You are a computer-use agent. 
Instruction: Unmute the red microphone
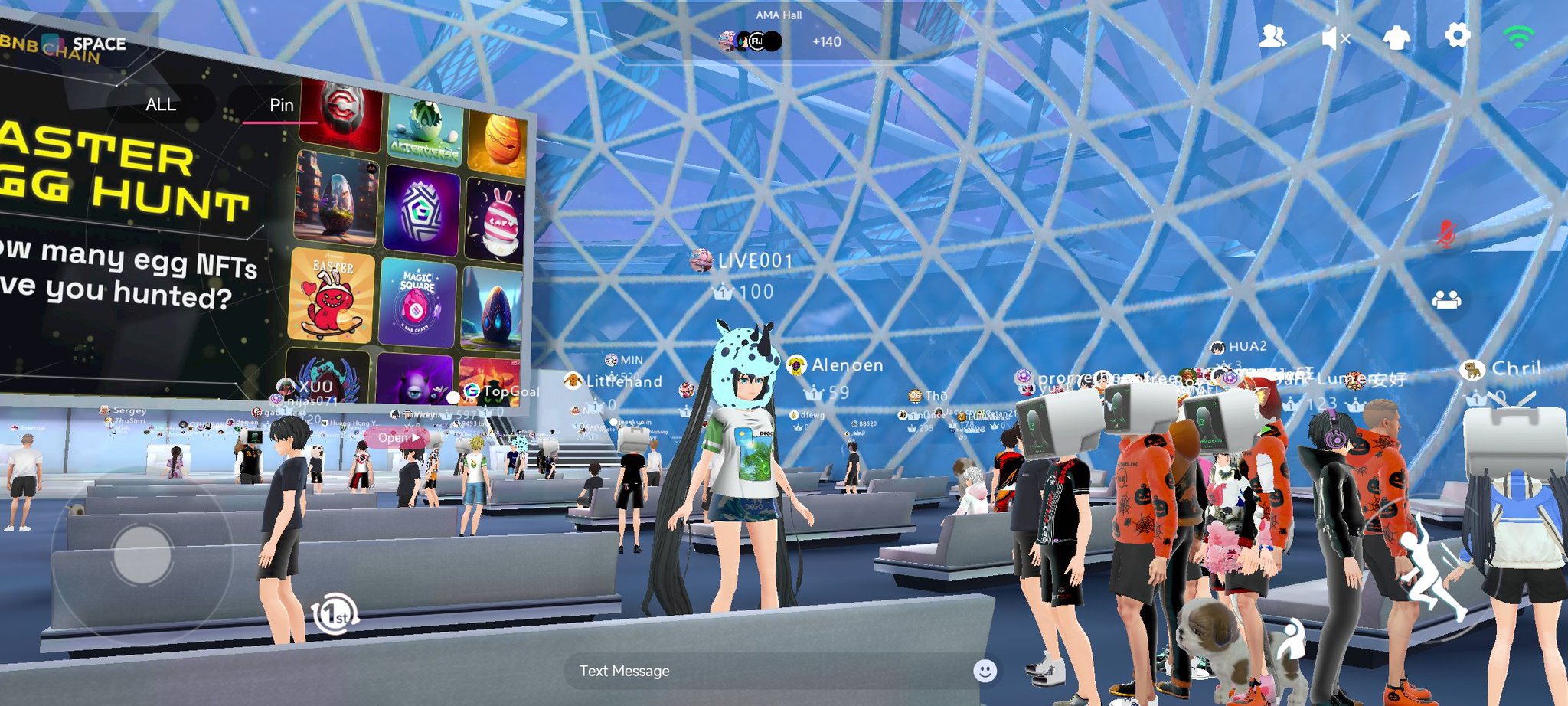pos(1445,233)
